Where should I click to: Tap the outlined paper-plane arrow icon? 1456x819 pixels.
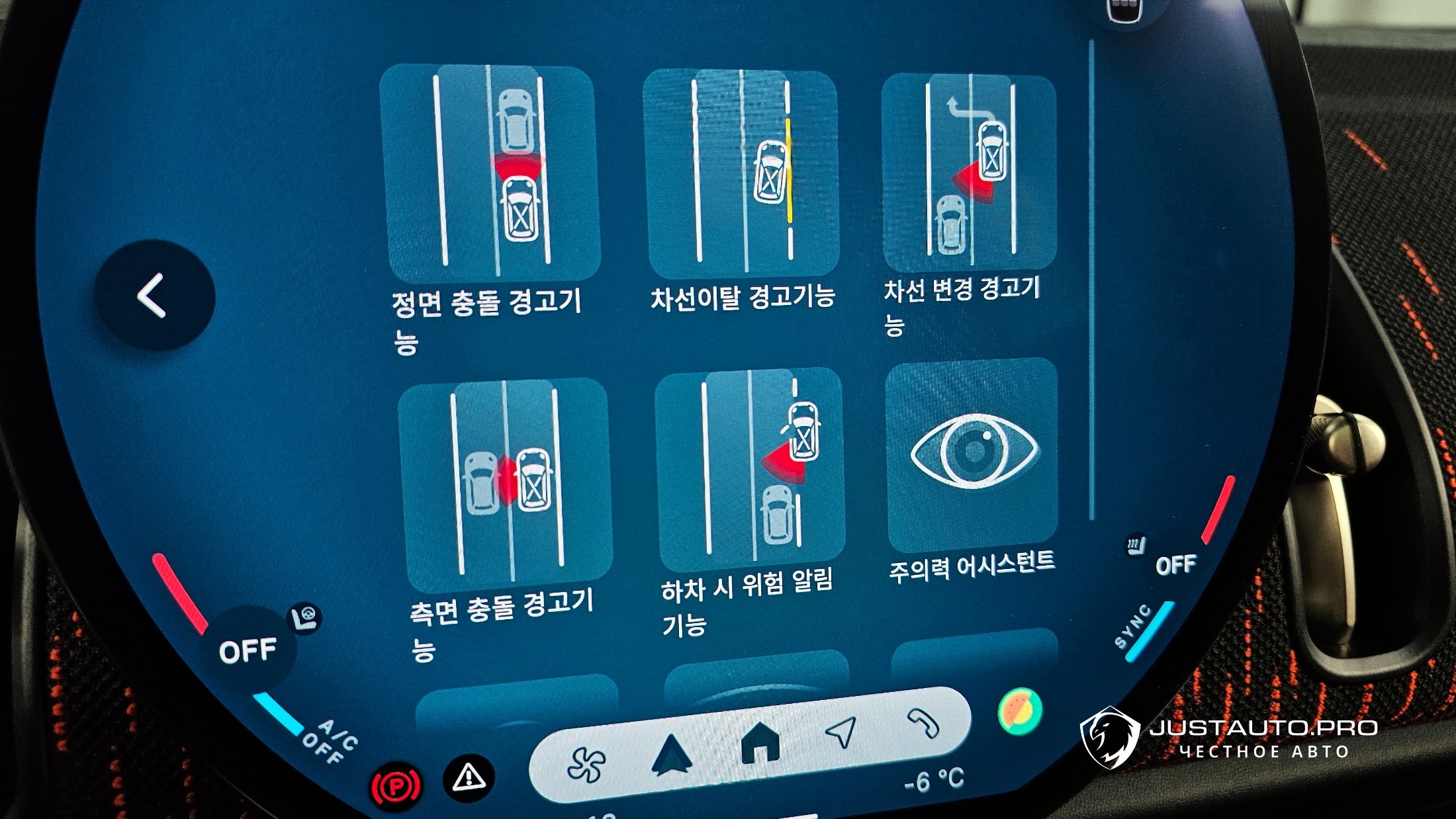click(841, 731)
